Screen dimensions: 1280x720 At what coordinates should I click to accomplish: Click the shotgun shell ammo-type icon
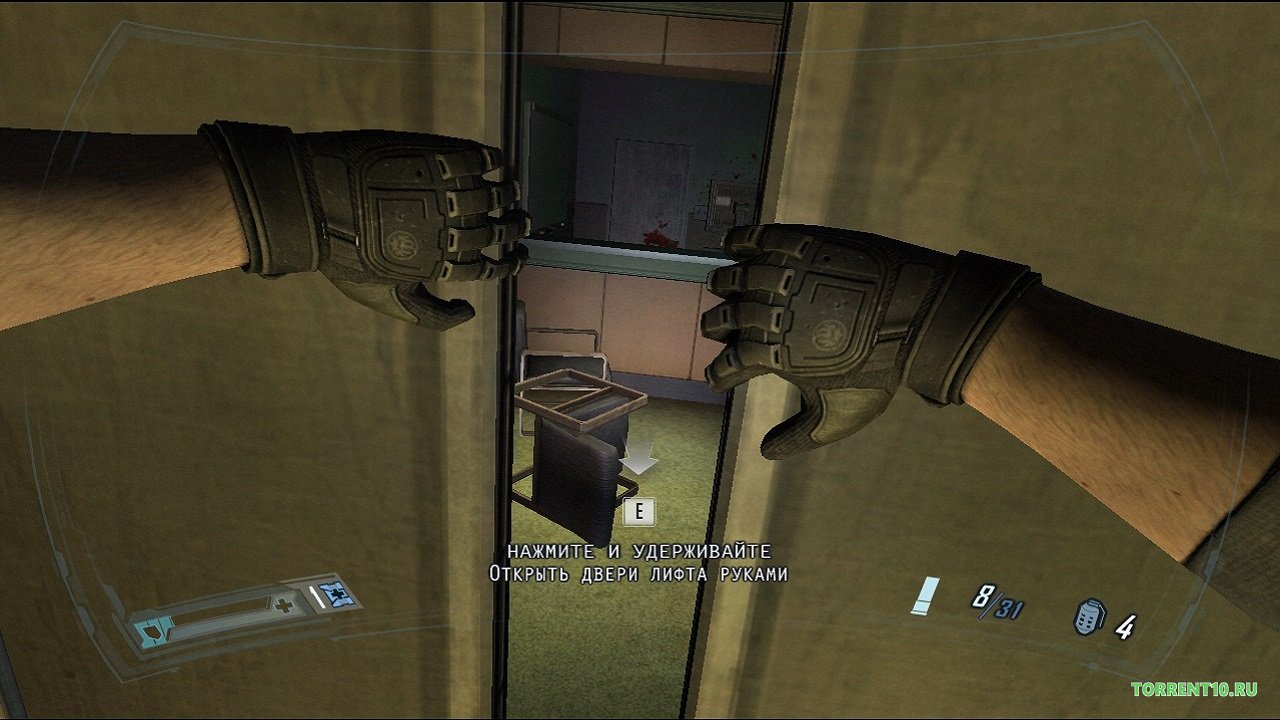(925, 596)
